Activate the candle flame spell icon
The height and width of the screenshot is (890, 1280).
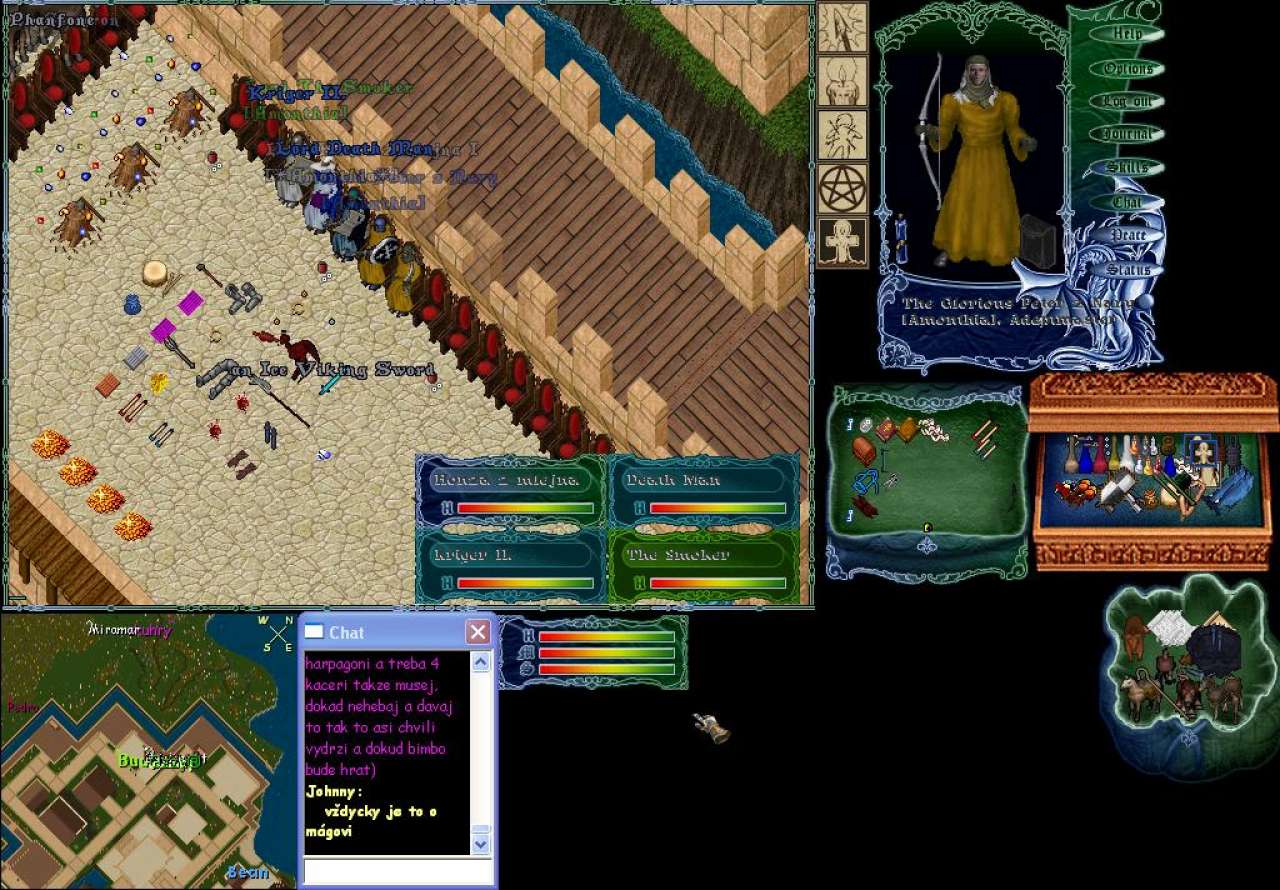842,81
